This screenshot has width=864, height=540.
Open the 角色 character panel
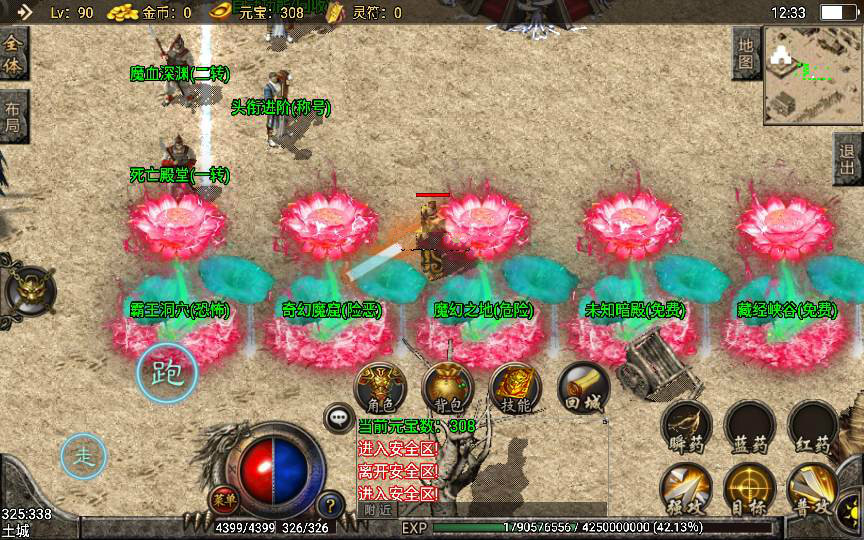(381, 387)
